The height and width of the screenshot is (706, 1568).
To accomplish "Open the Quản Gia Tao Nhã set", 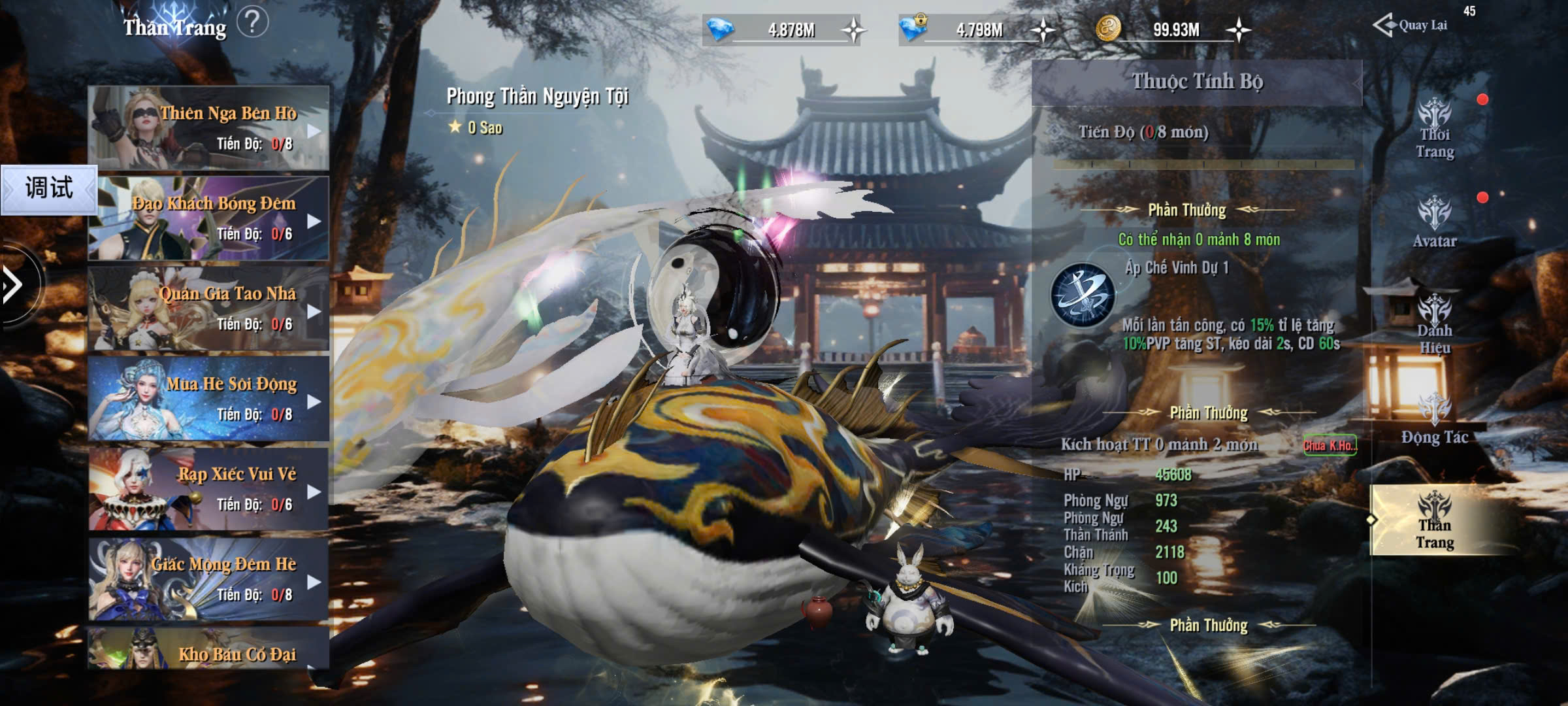I will 208,308.
